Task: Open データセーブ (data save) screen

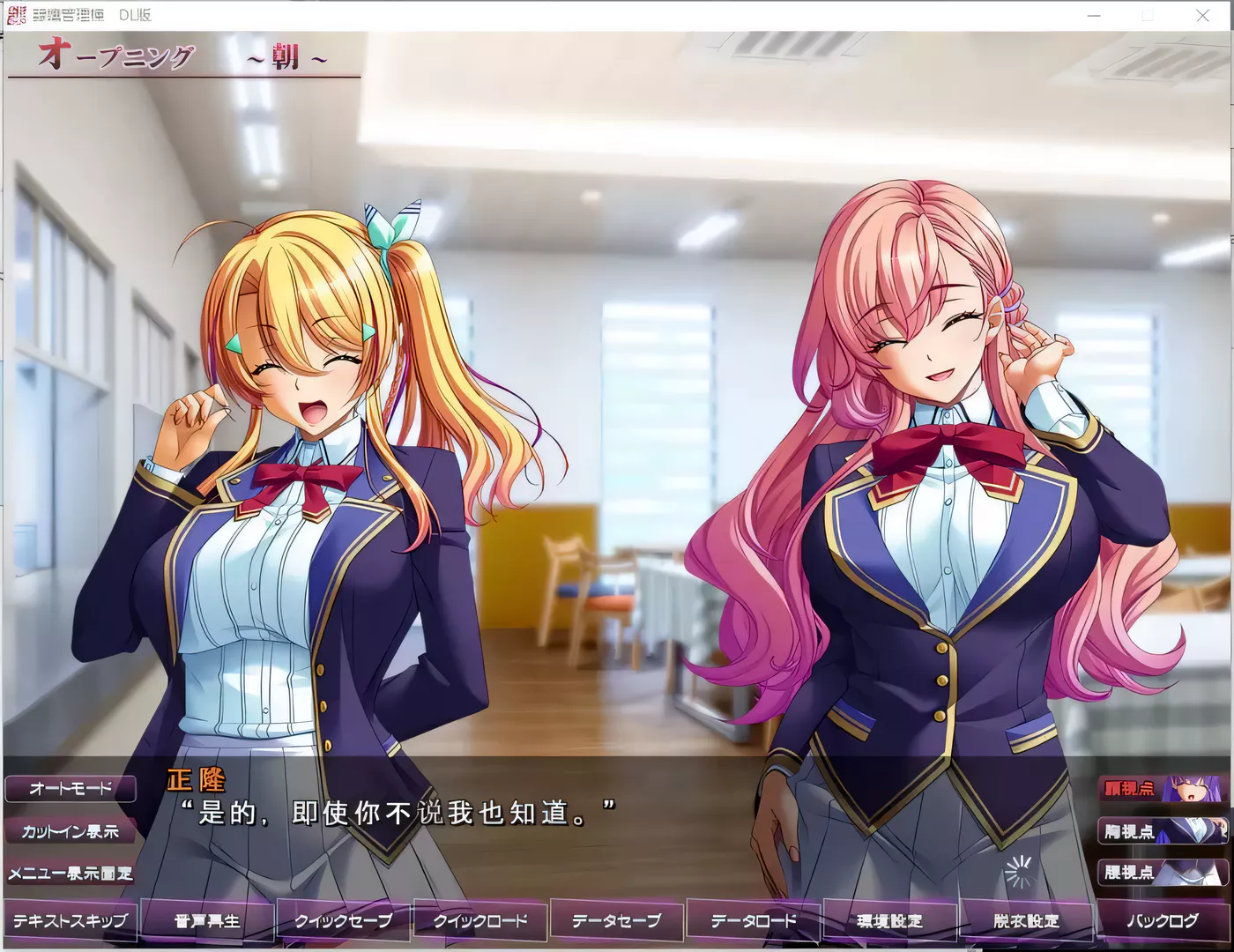Action: [615, 919]
